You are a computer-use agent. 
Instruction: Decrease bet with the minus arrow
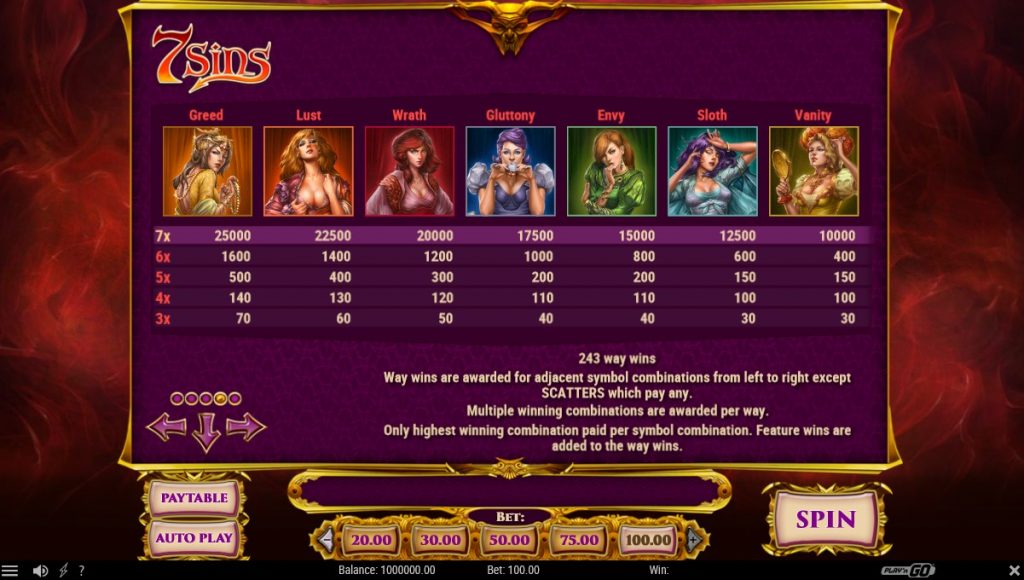coord(325,540)
